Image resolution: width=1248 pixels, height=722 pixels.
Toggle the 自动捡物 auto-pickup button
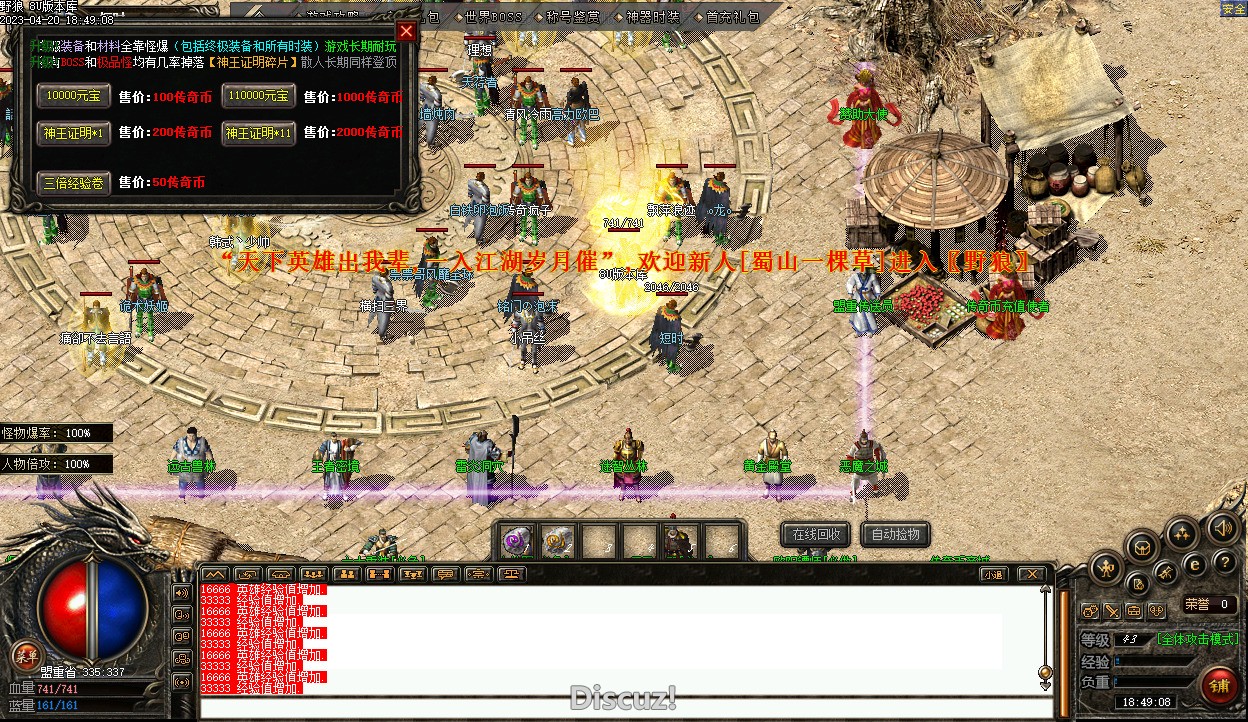[895, 534]
